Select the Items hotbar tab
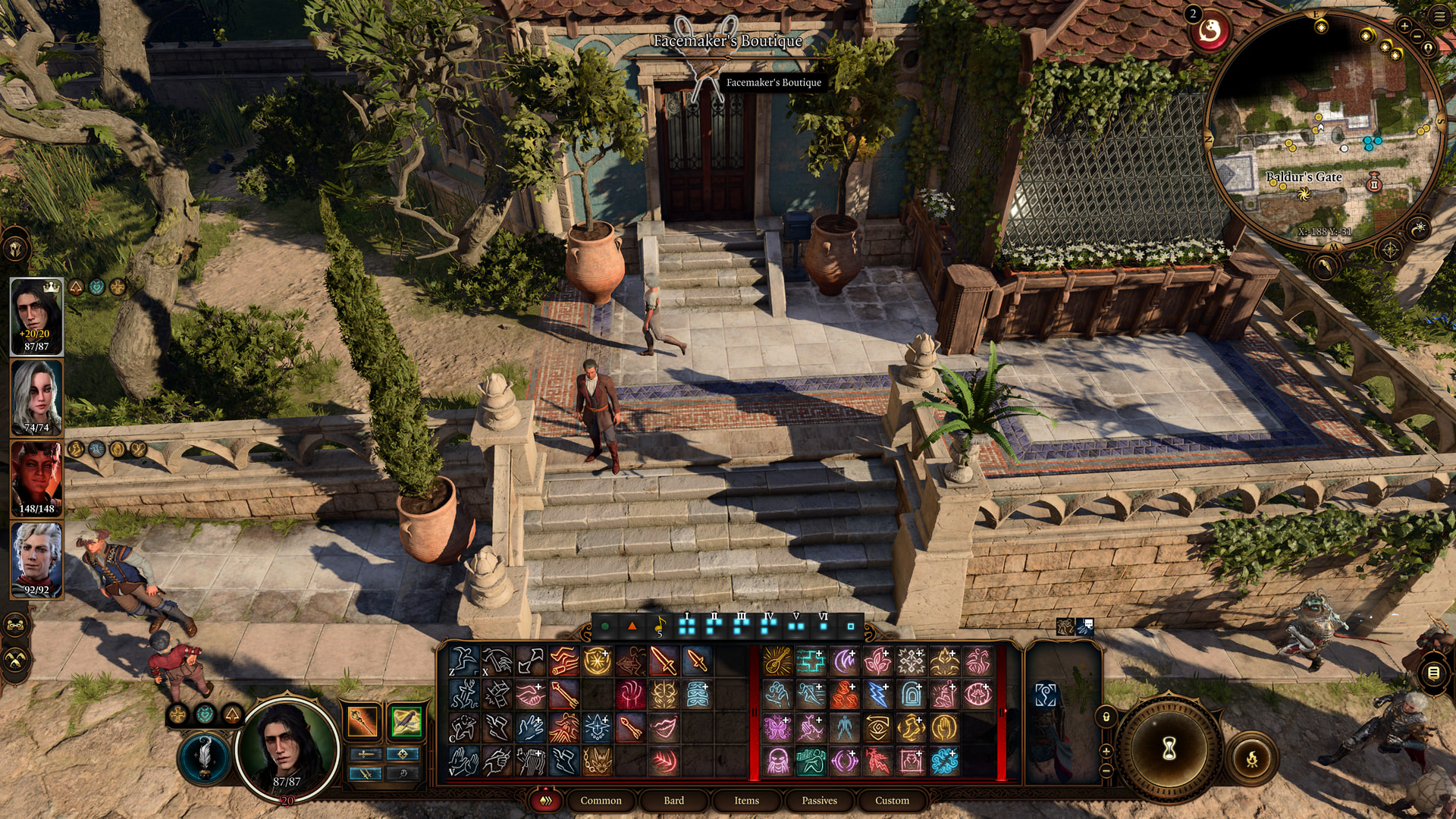This screenshot has width=1456, height=819. tap(746, 800)
